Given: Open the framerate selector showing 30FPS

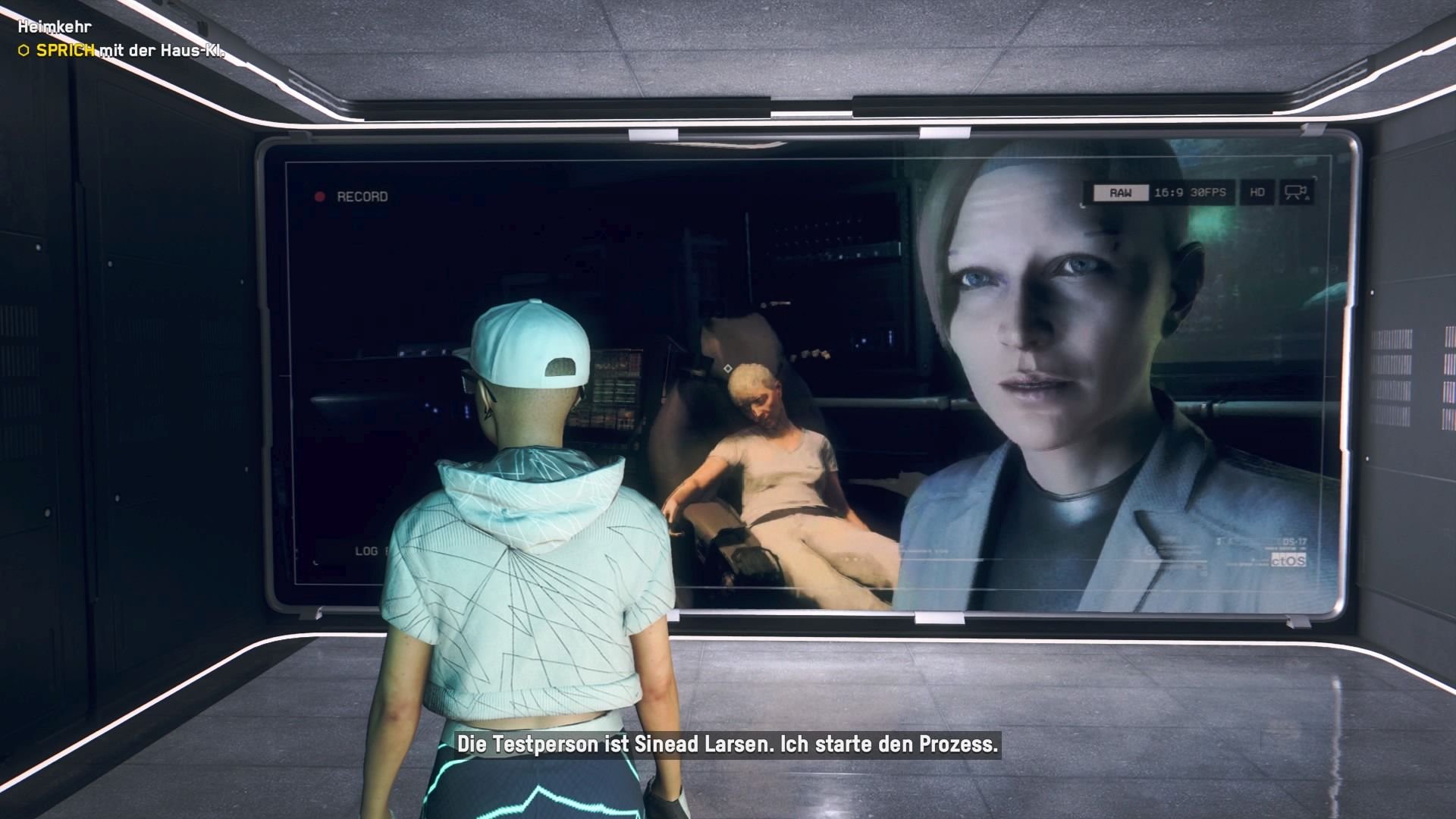Looking at the screenshot, I should click(x=1208, y=192).
